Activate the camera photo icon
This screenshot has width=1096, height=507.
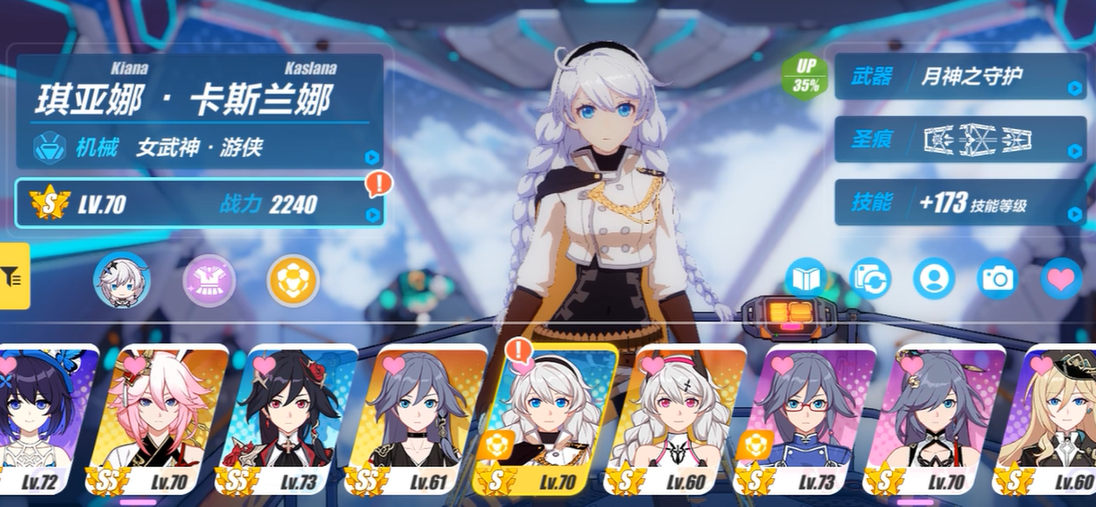998,279
